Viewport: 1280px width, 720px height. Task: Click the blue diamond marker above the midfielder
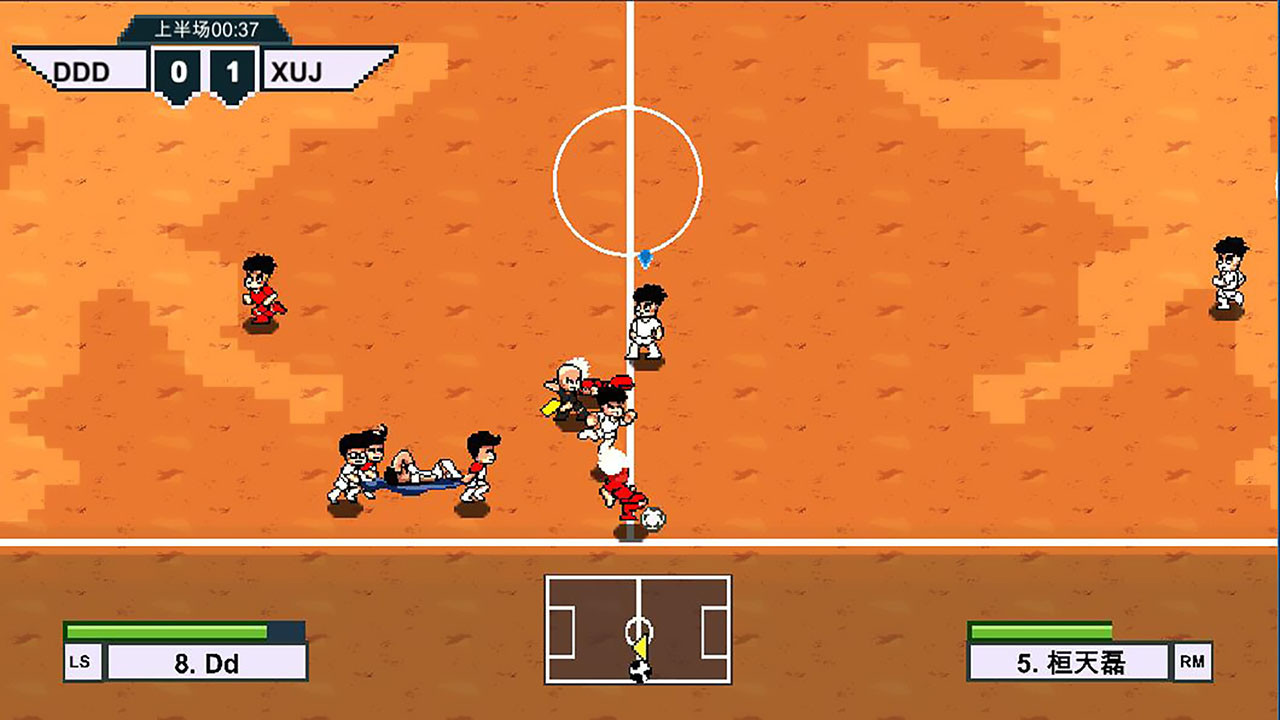point(645,256)
